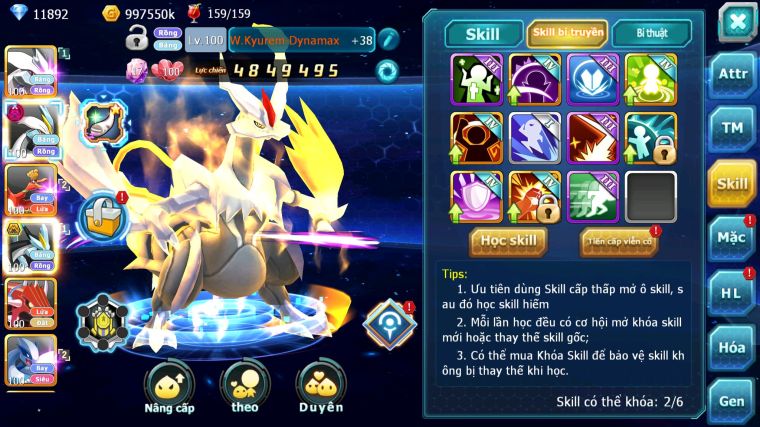Viewport: 760px width, 427px height.
Task: Tap the refresh arrows beside combat power
Action: coord(386,70)
